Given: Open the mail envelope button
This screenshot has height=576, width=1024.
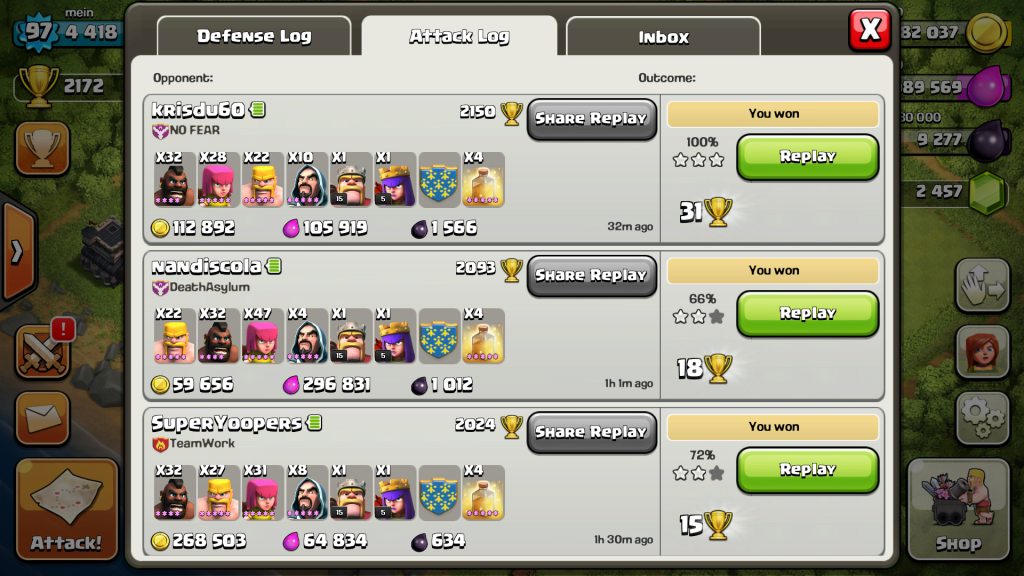Looking at the screenshot, I should click(43, 418).
